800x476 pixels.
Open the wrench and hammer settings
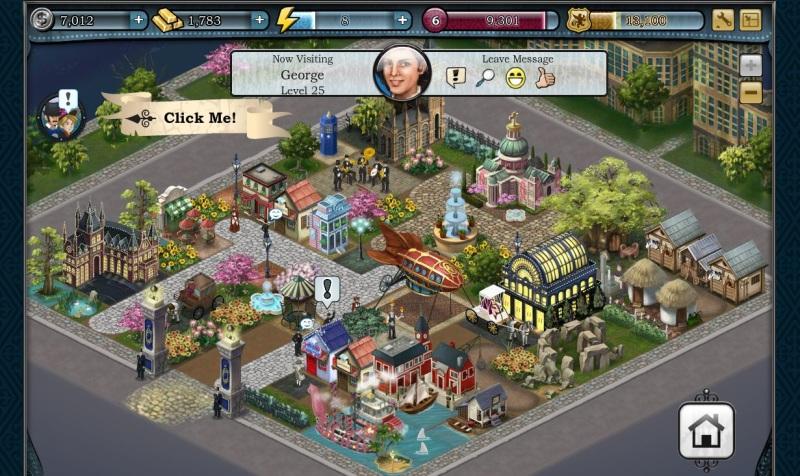tap(724, 20)
